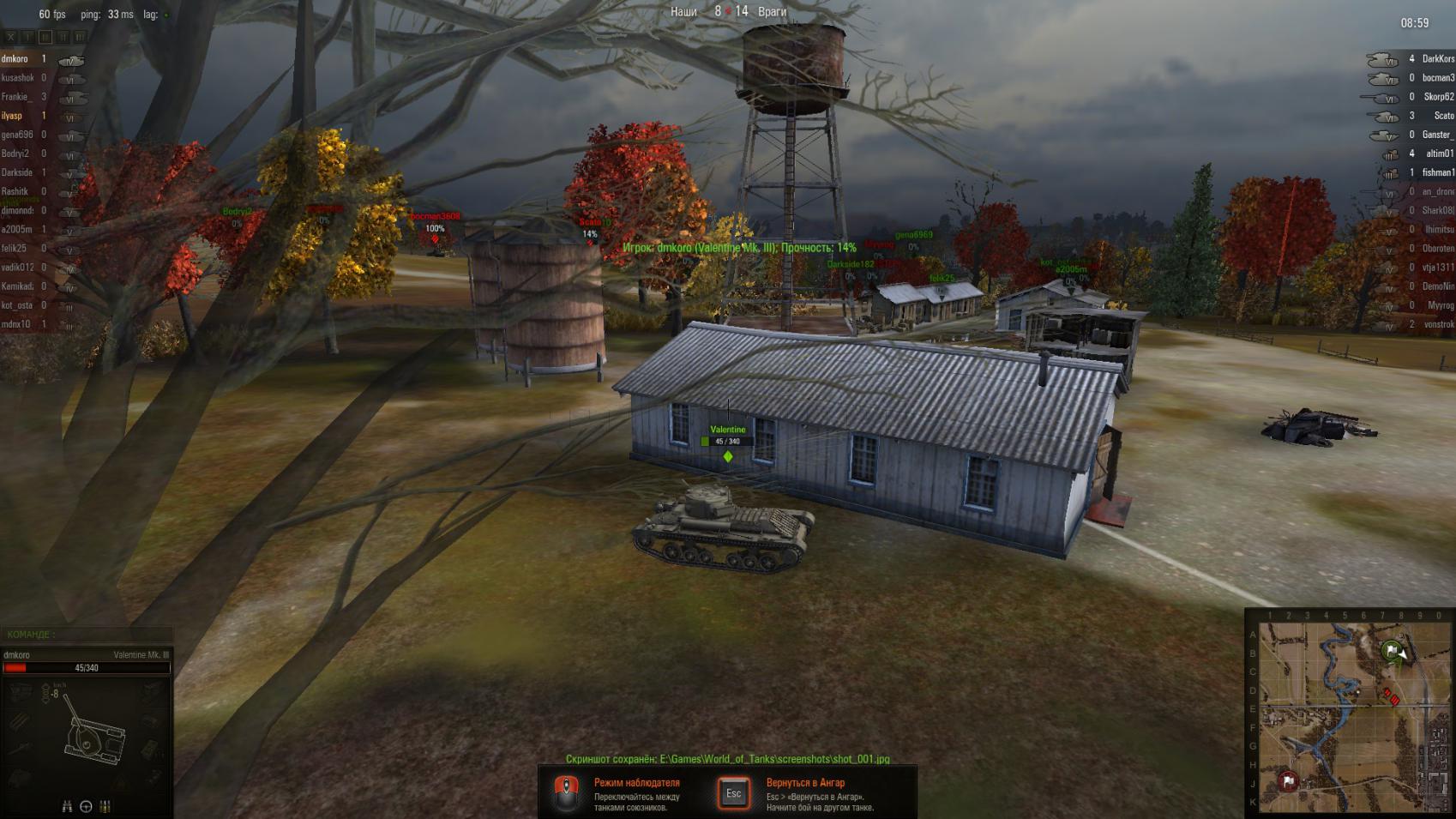Viewport: 1456px width, 819px height.
Task: Select ally ilyasp in the team list
Action: (x=12, y=116)
